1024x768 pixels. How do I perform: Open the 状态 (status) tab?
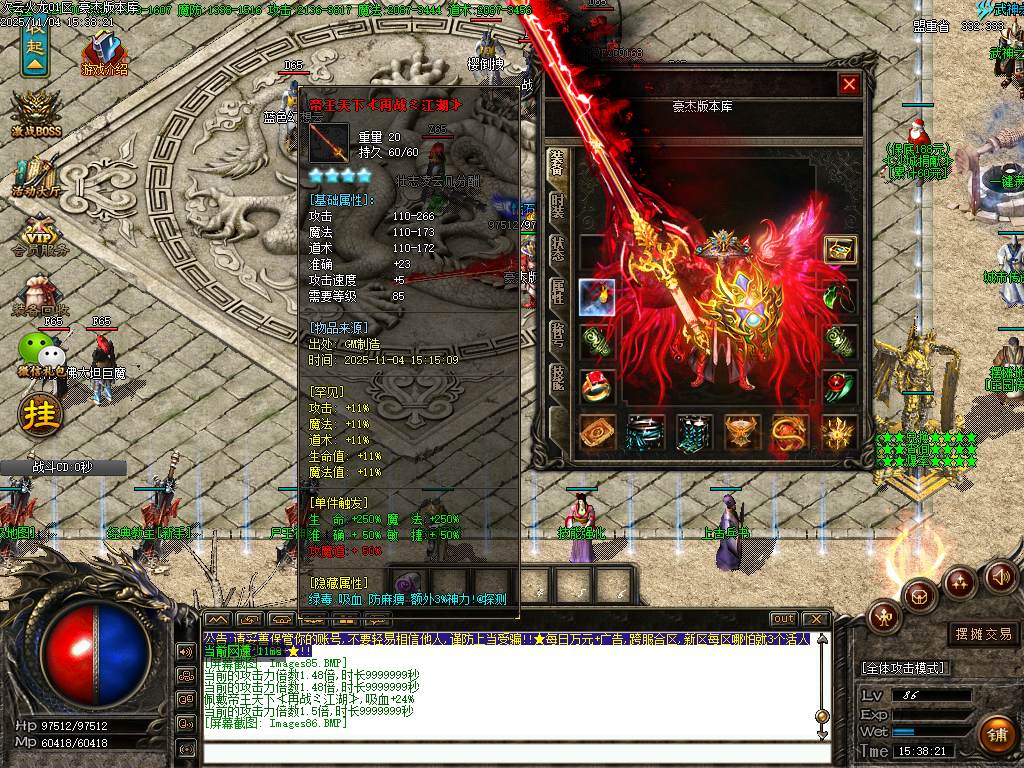tap(558, 249)
